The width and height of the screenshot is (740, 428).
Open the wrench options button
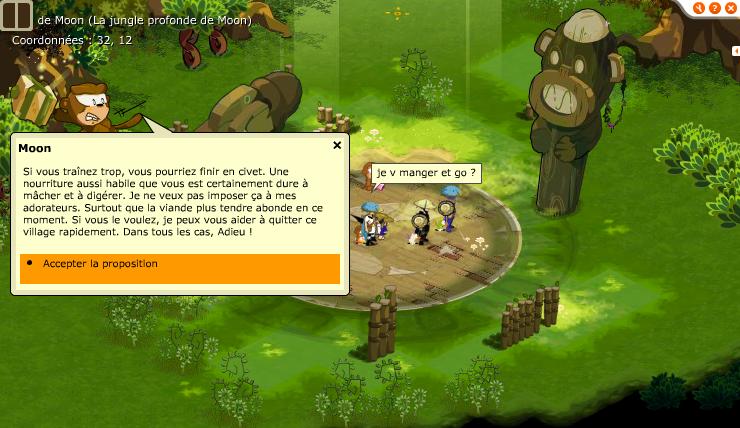click(699, 8)
